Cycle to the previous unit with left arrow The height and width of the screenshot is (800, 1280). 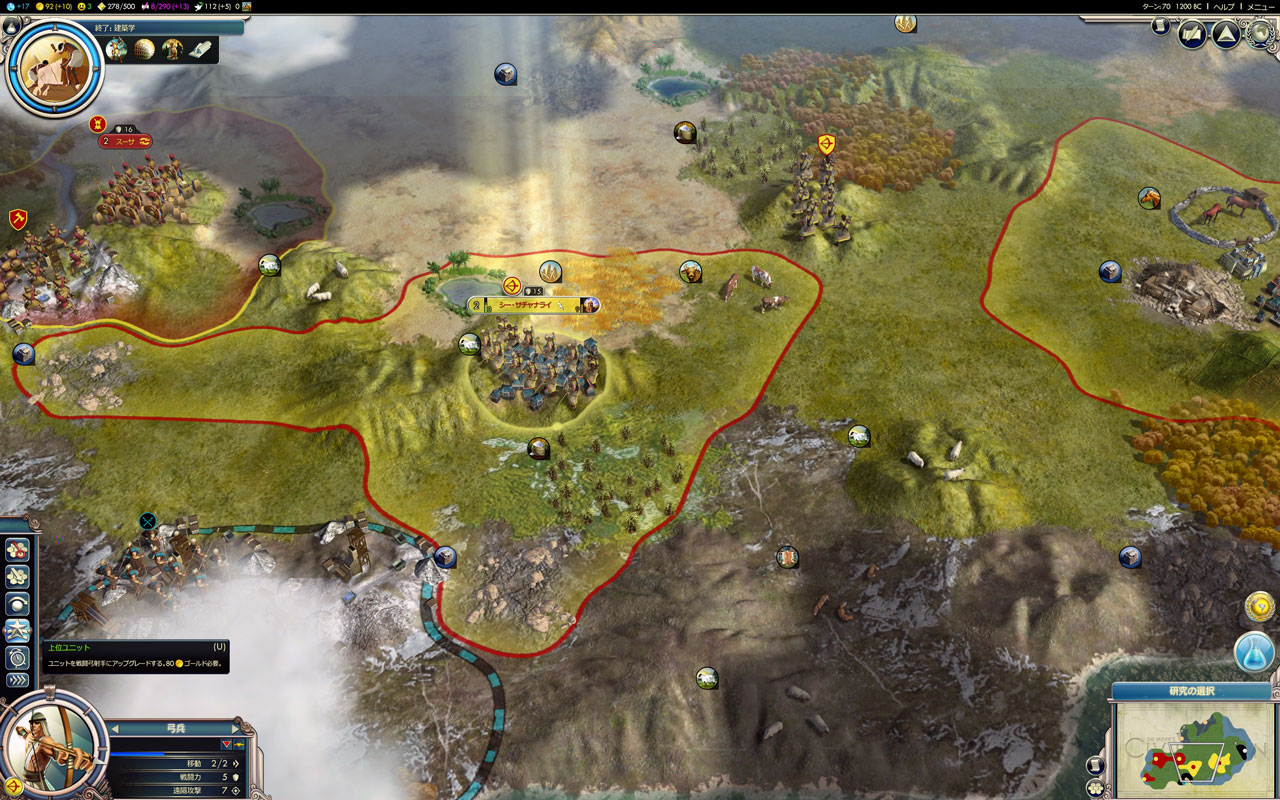coord(114,728)
